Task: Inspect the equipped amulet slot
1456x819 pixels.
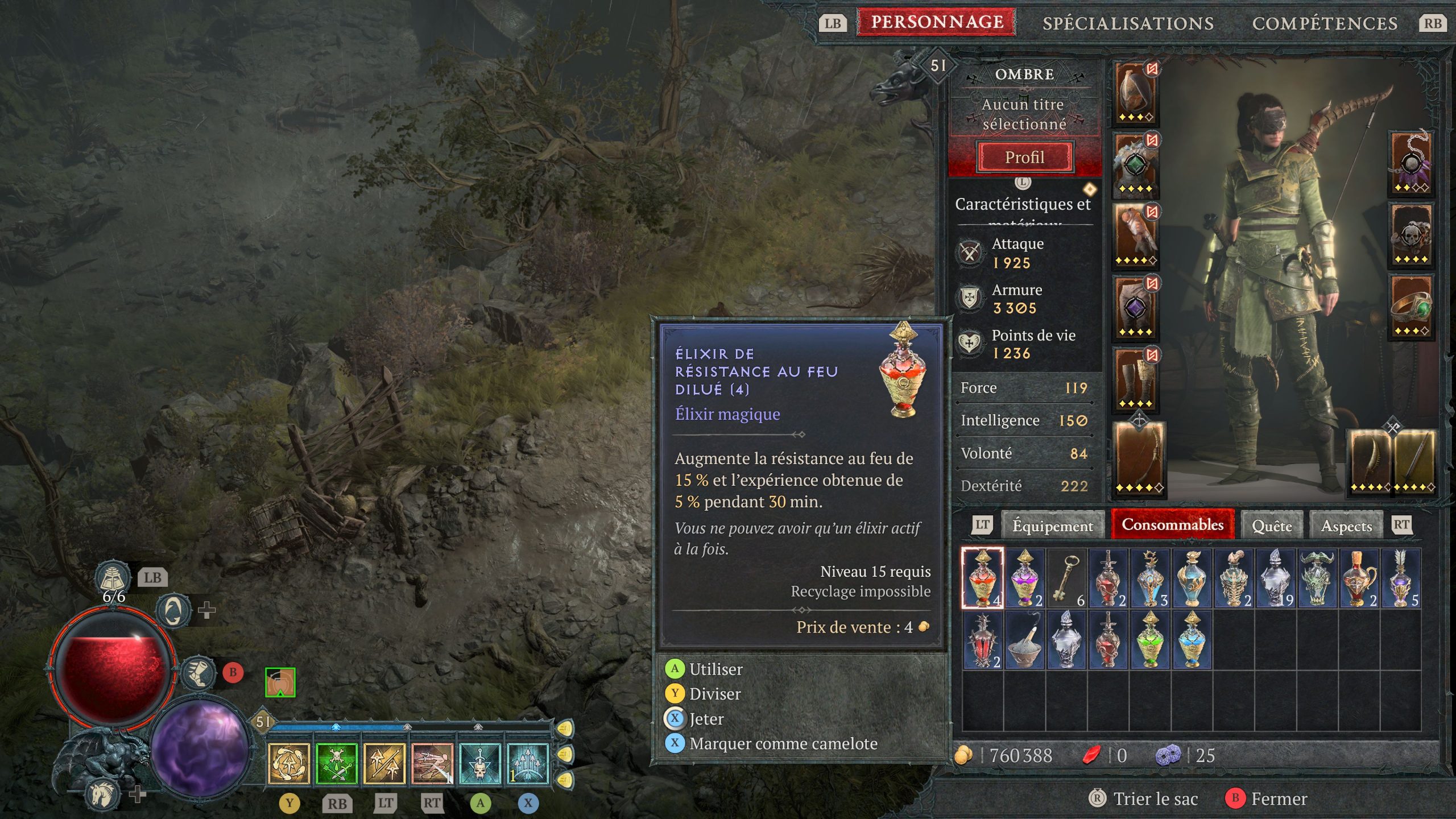Action: coord(1410,163)
